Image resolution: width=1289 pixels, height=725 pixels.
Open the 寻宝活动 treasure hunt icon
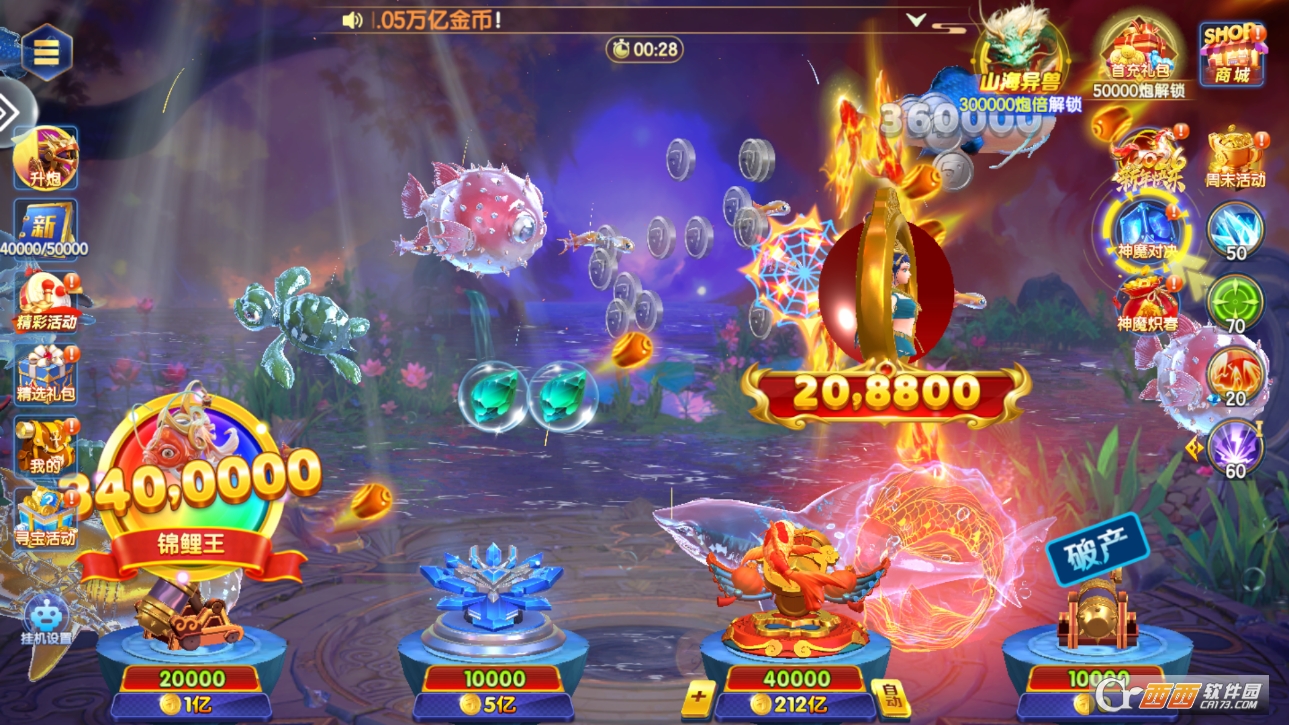[46, 515]
